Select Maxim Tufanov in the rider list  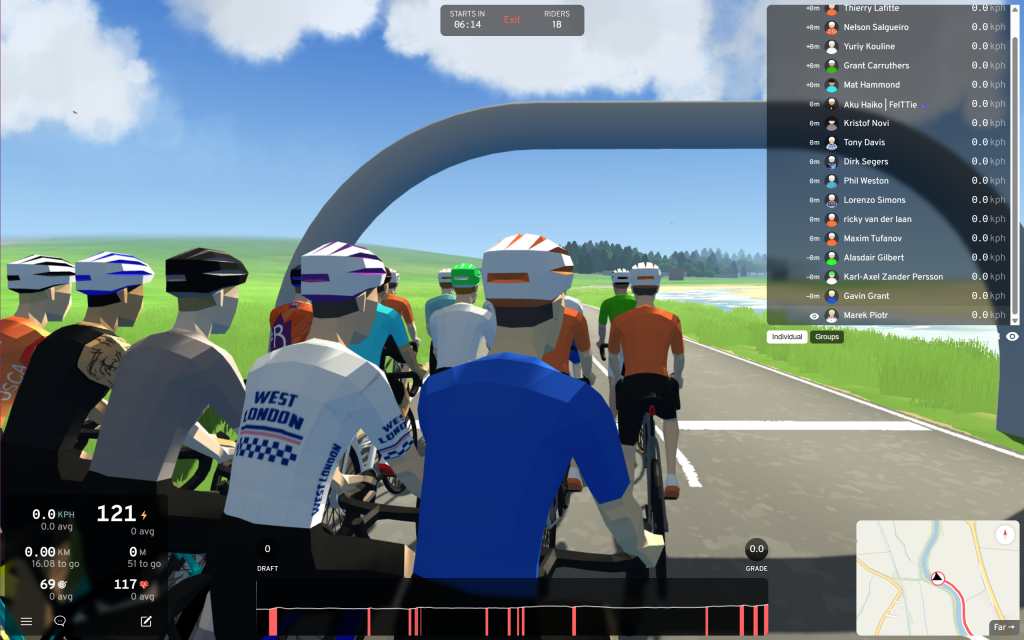[x=873, y=238]
